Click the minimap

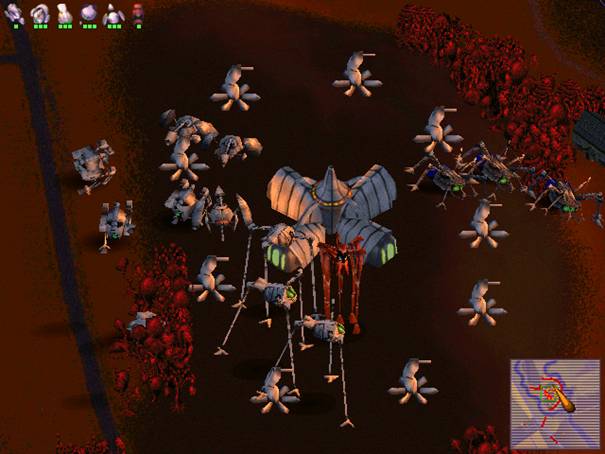(553, 402)
